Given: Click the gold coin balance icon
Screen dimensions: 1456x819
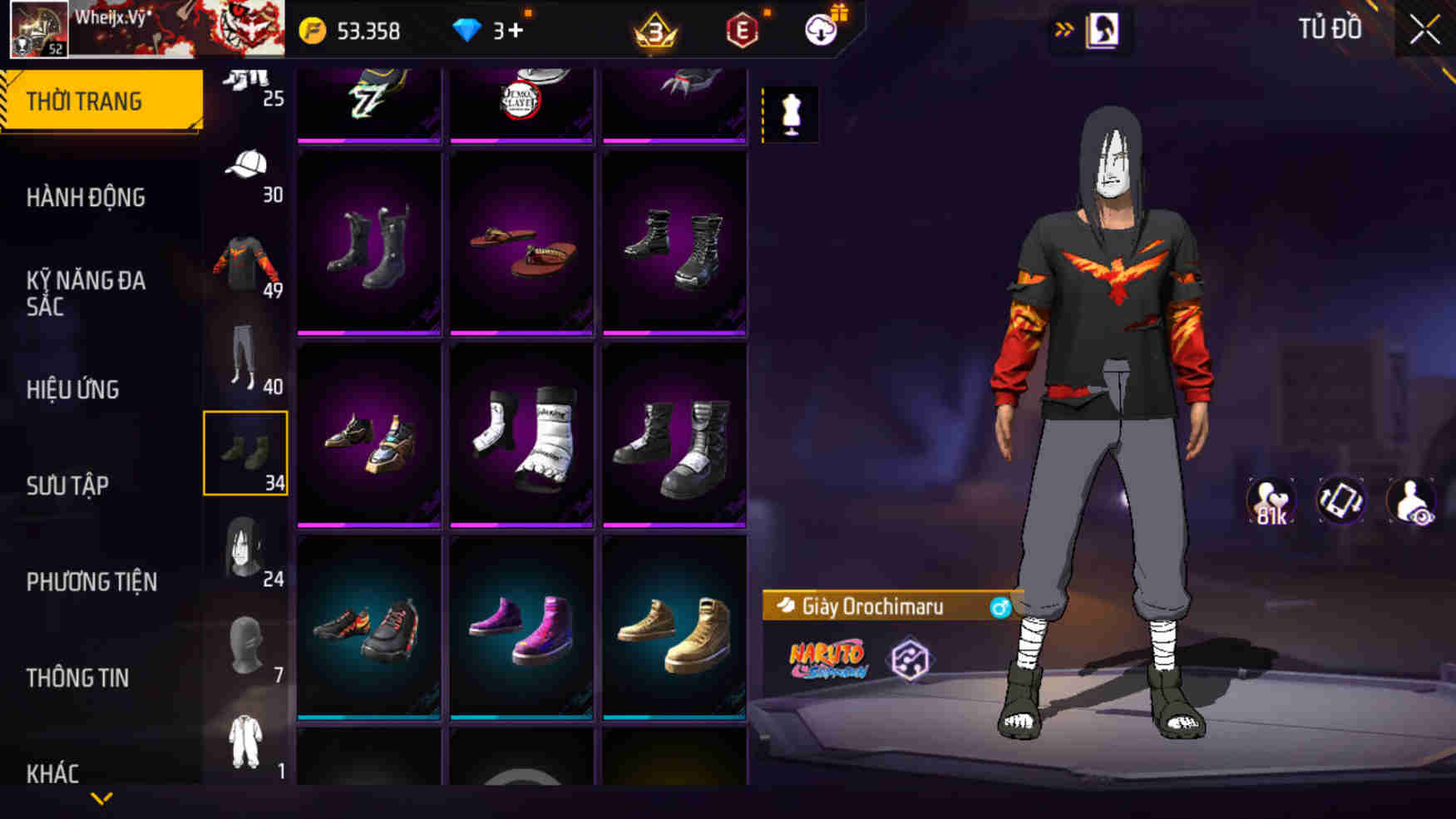Looking at the screenshot, I should coord(311,31).
